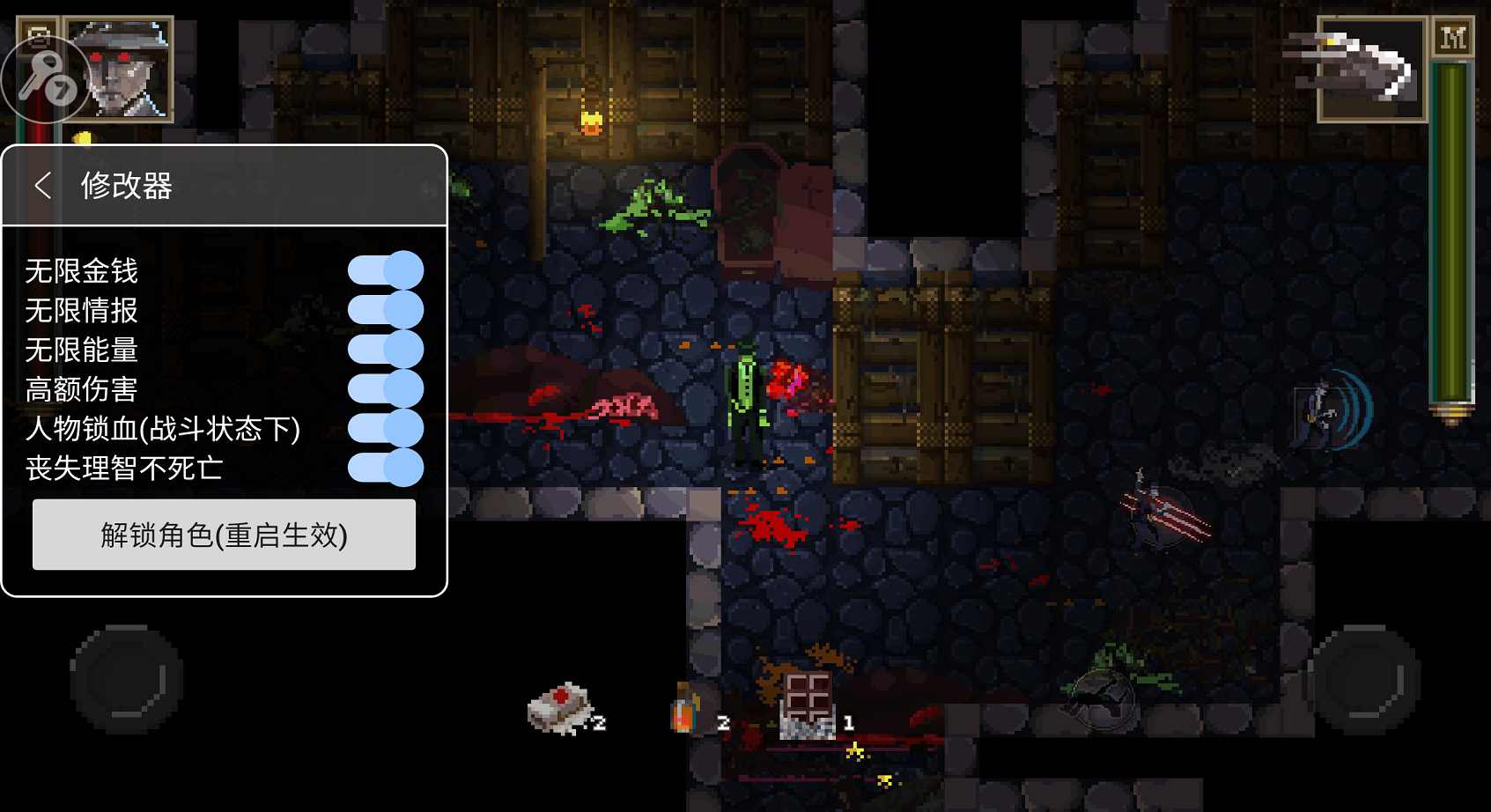This screenshot has height=812, width=1491.
Task: Use the orange molotov bottle item
Action: pyautogui.click(x=685, y=709)
